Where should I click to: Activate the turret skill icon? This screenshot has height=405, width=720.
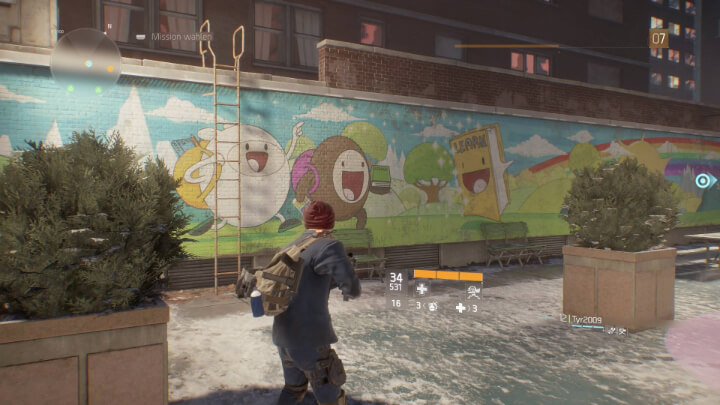click(473, 290)
